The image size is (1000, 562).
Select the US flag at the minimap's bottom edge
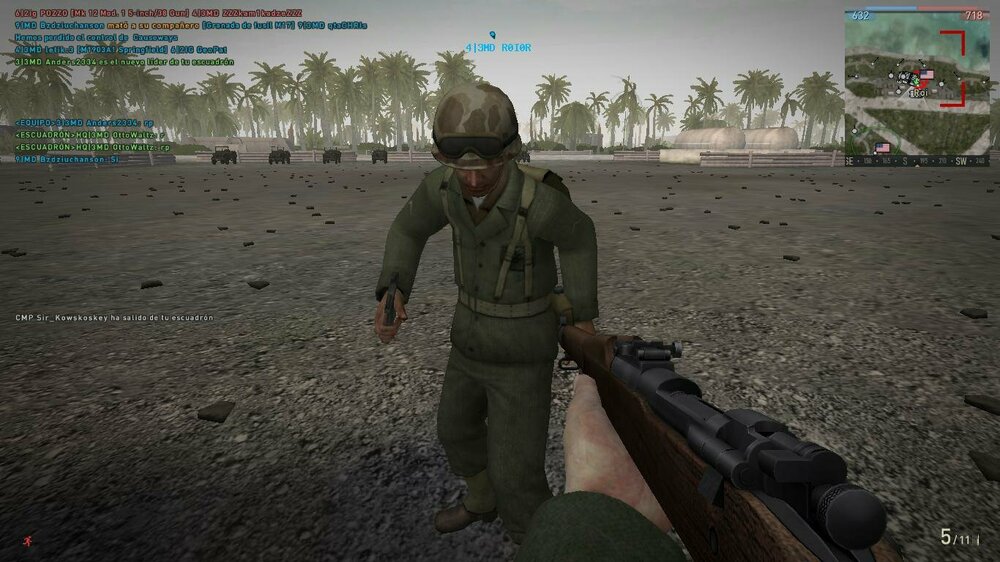click(x=882, y=148)
